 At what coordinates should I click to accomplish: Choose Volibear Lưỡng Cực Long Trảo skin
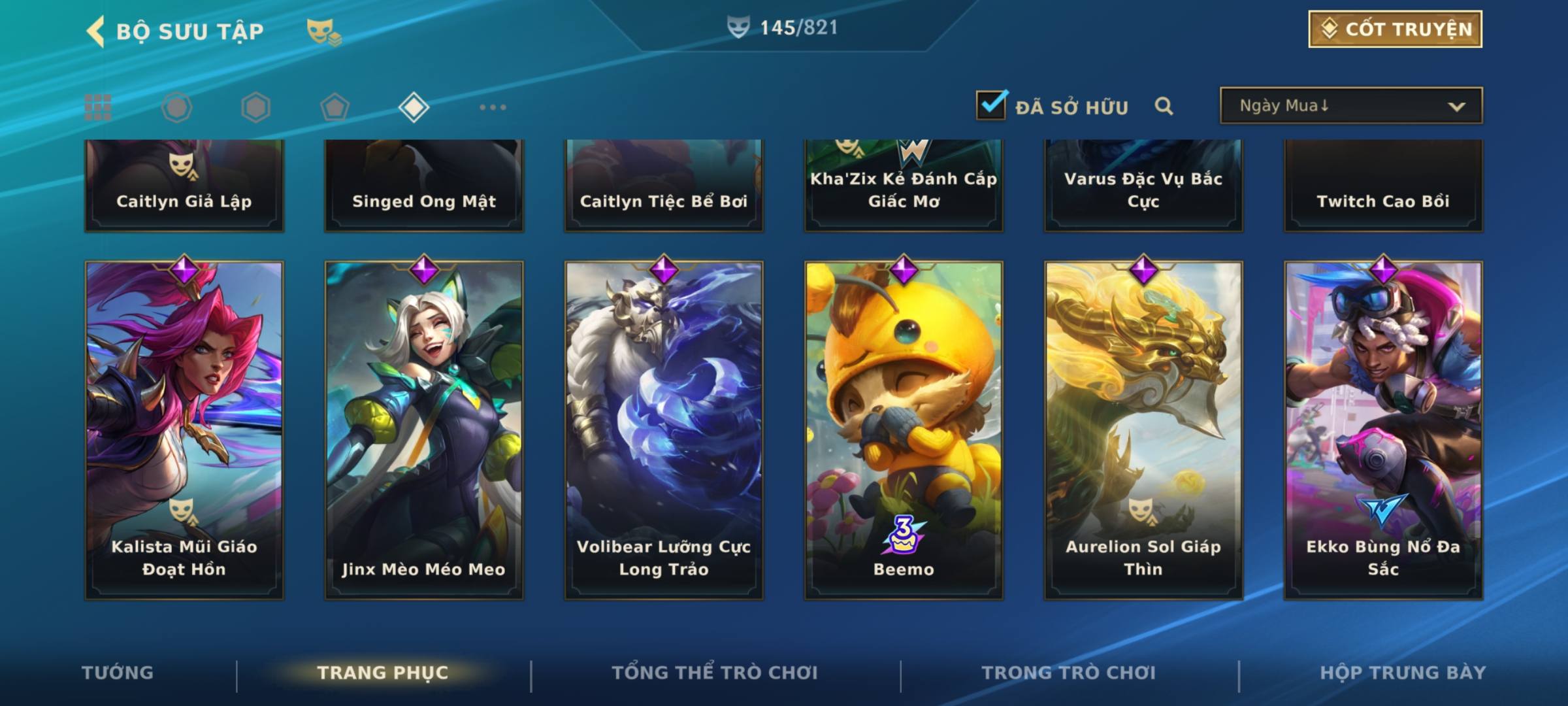664,430
